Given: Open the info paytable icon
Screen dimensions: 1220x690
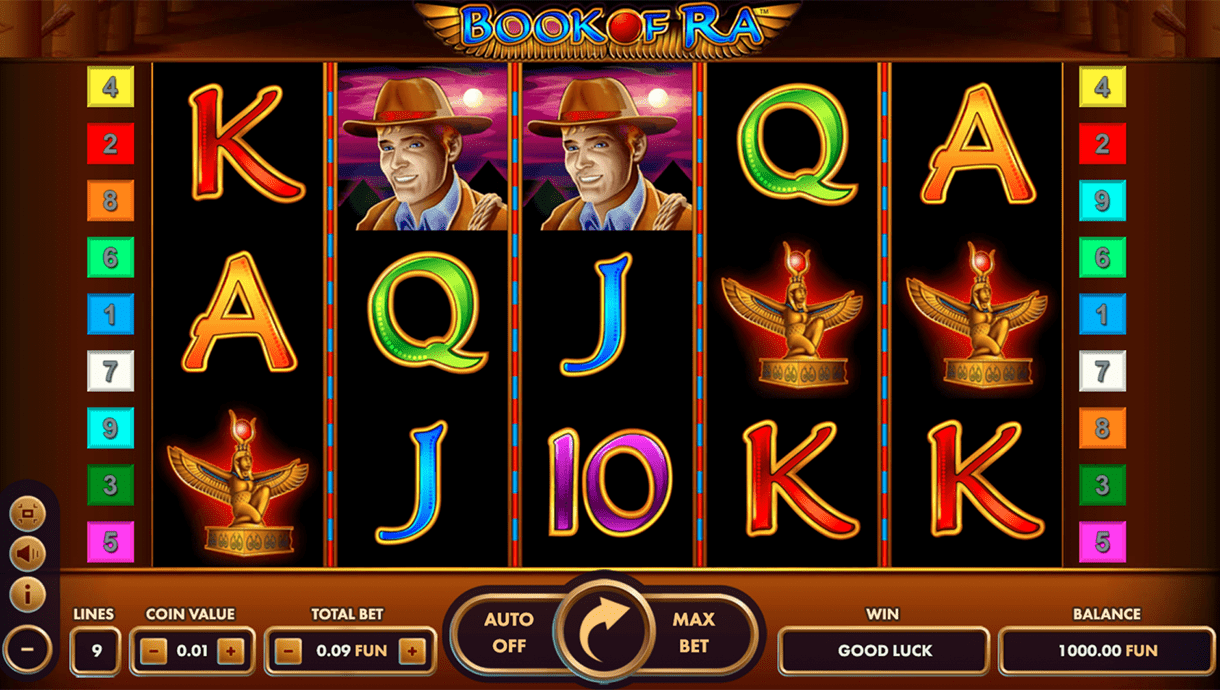Looking at the screenshot, I should 27,594.
